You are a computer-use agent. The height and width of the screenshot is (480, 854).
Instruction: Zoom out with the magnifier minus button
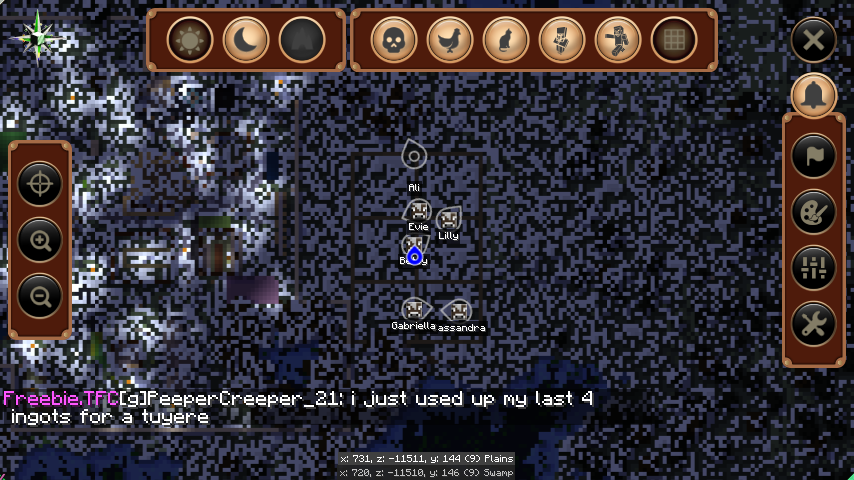(x=40, y=296)
